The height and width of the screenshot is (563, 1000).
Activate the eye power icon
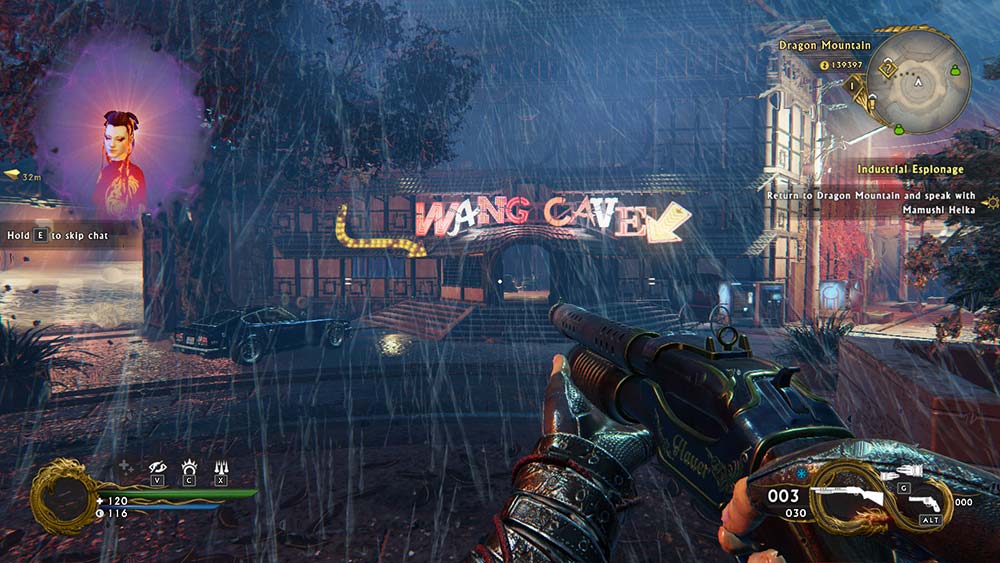click(157, 467)
